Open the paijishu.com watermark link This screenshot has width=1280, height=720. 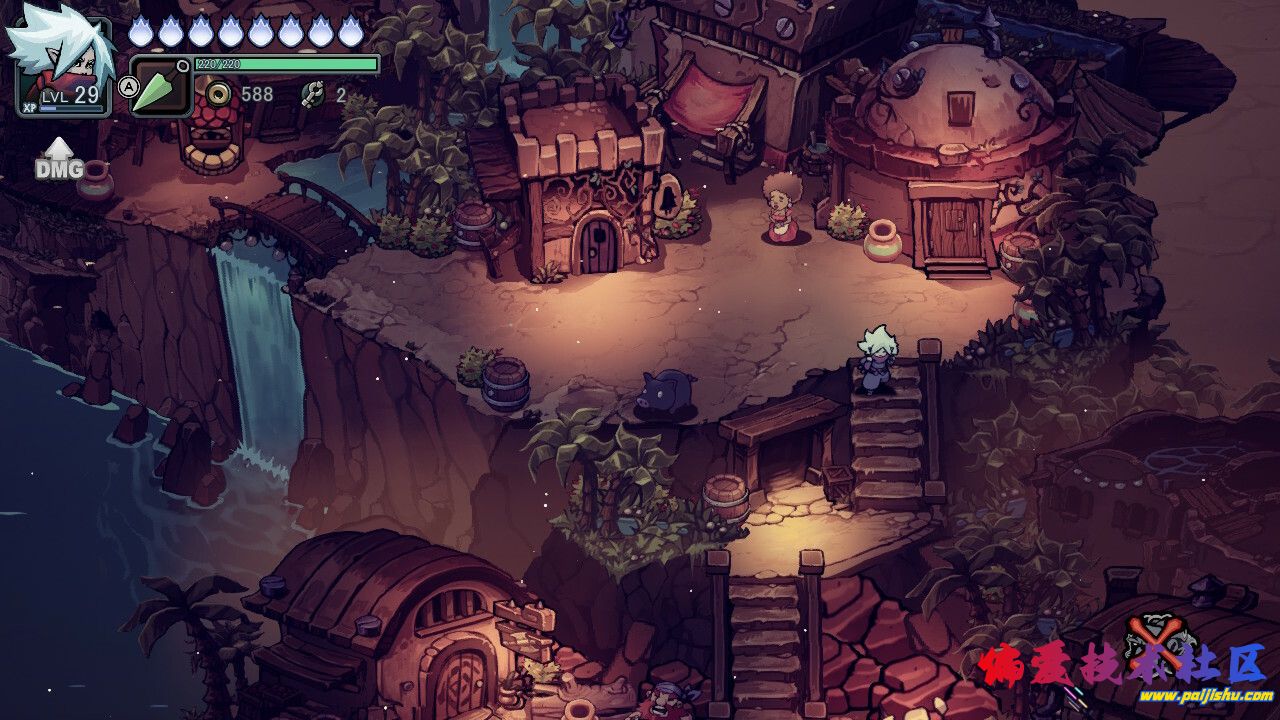pos(1205,696)
